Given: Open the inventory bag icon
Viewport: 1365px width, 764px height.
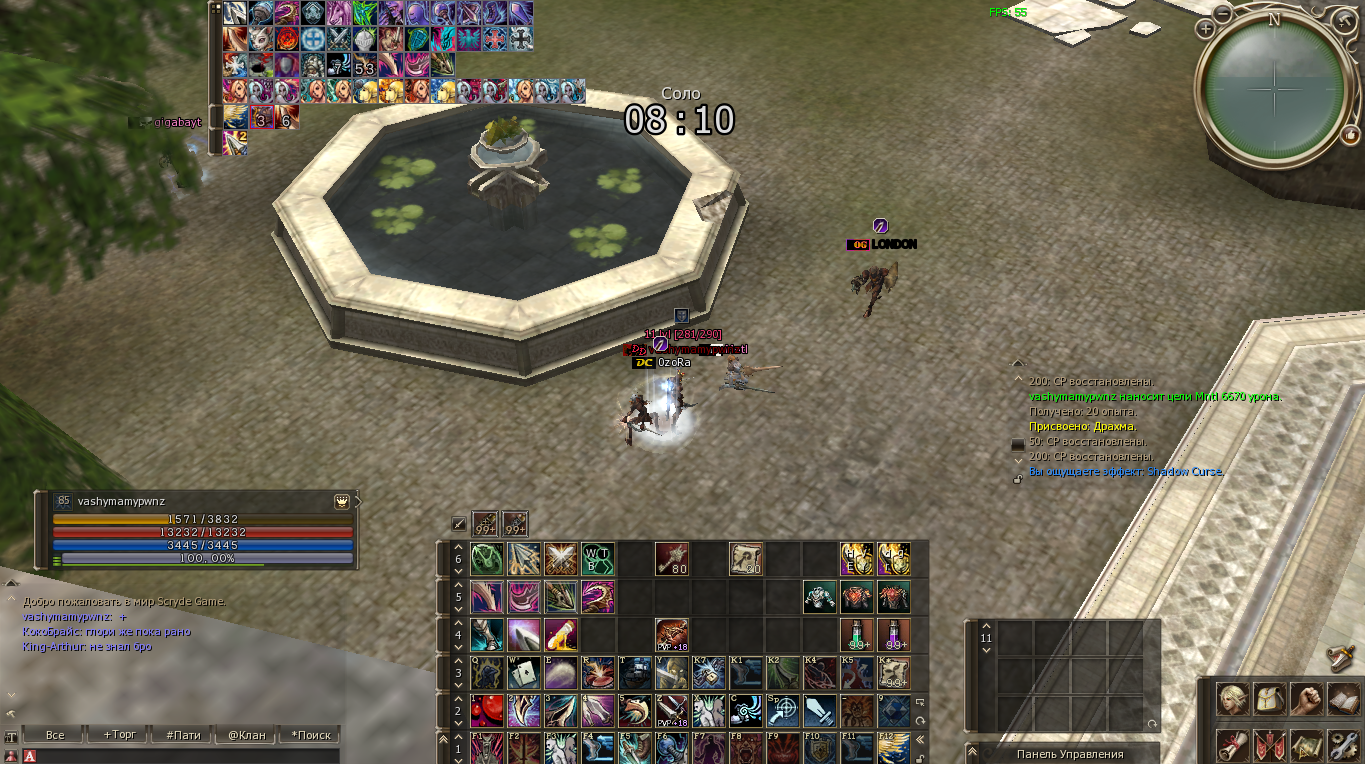Looking at the screenshot, I should pos(1269,699).
